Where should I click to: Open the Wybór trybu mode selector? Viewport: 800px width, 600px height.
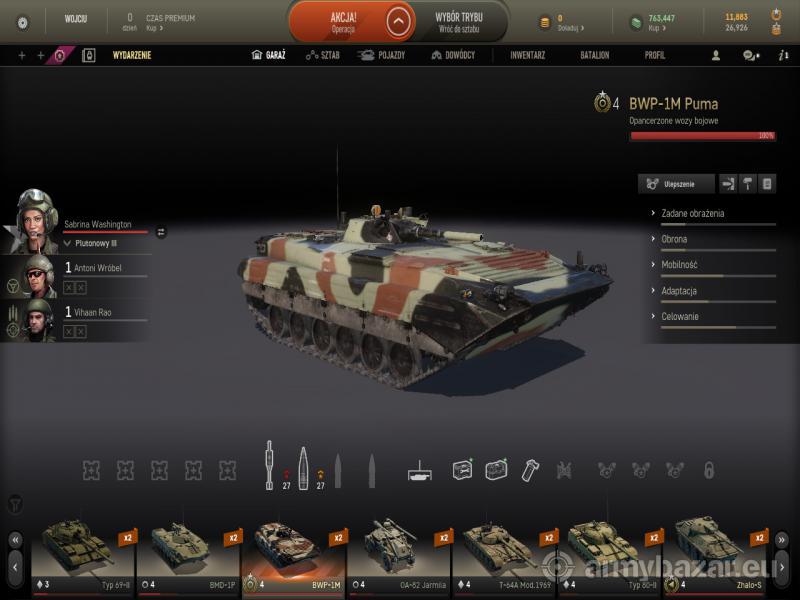[x=459, y=21]
